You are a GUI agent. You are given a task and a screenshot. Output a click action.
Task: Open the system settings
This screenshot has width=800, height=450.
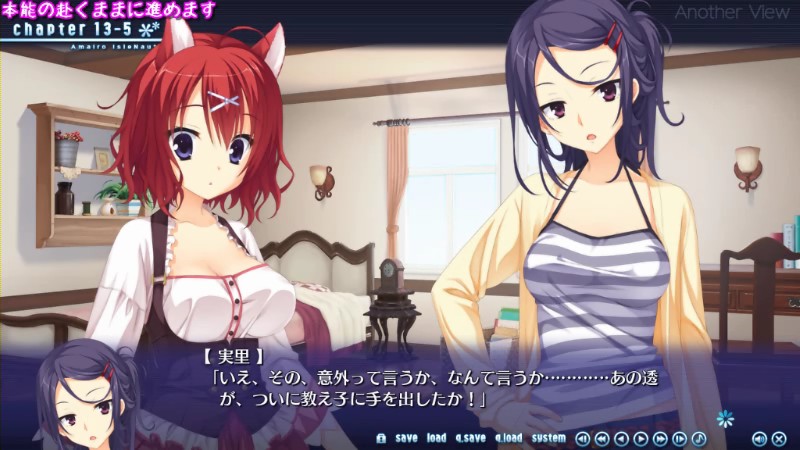[x=548, y=438]
